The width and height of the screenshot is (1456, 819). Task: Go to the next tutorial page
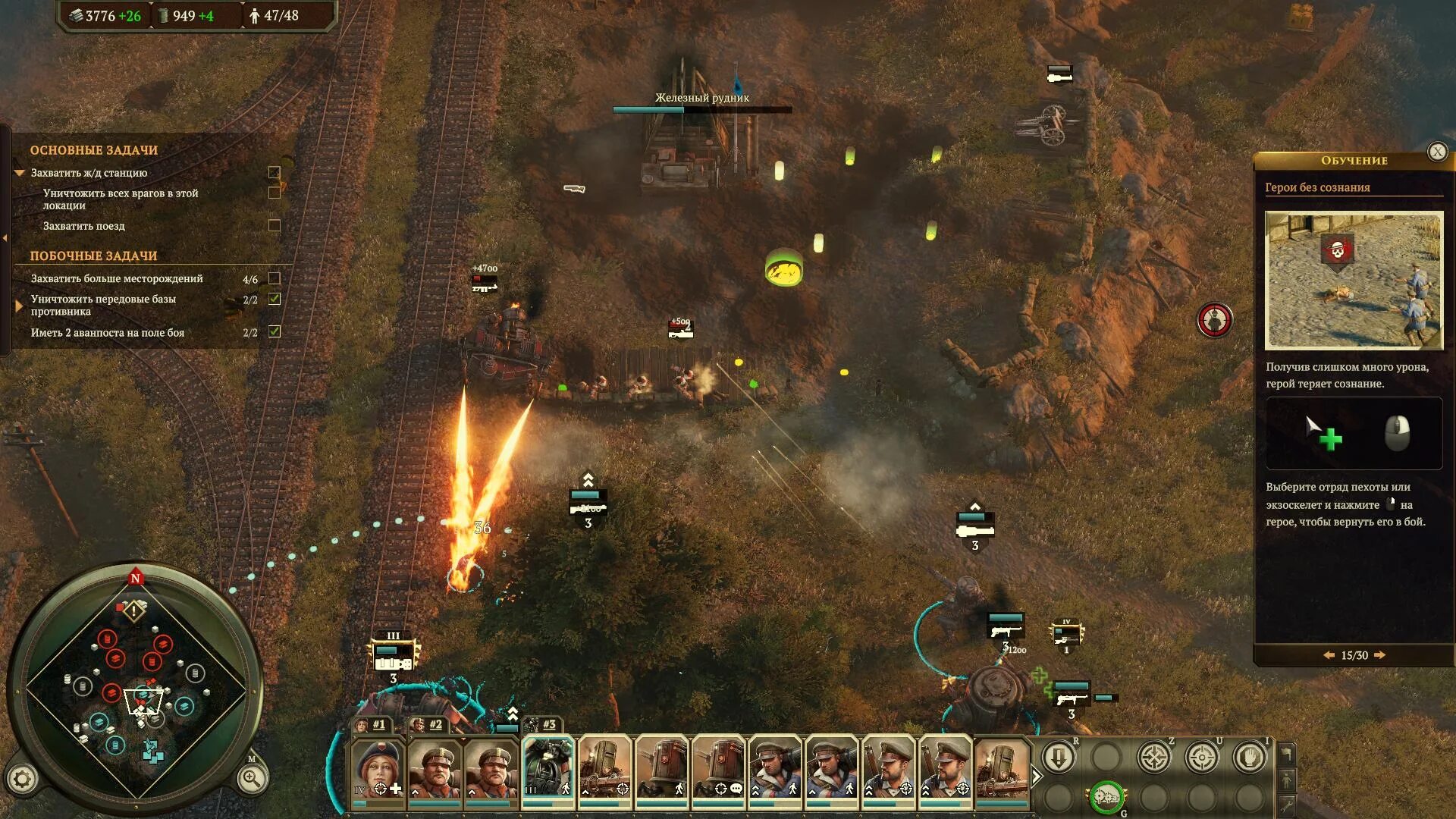coord(1380,655)
